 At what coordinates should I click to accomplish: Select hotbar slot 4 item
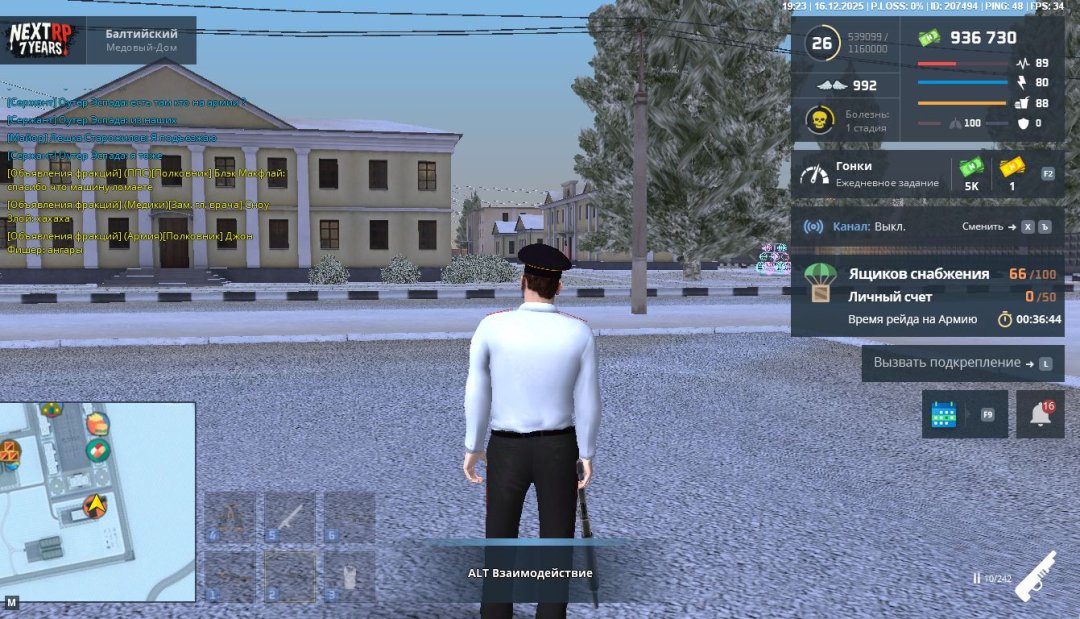tap(230, 517)
